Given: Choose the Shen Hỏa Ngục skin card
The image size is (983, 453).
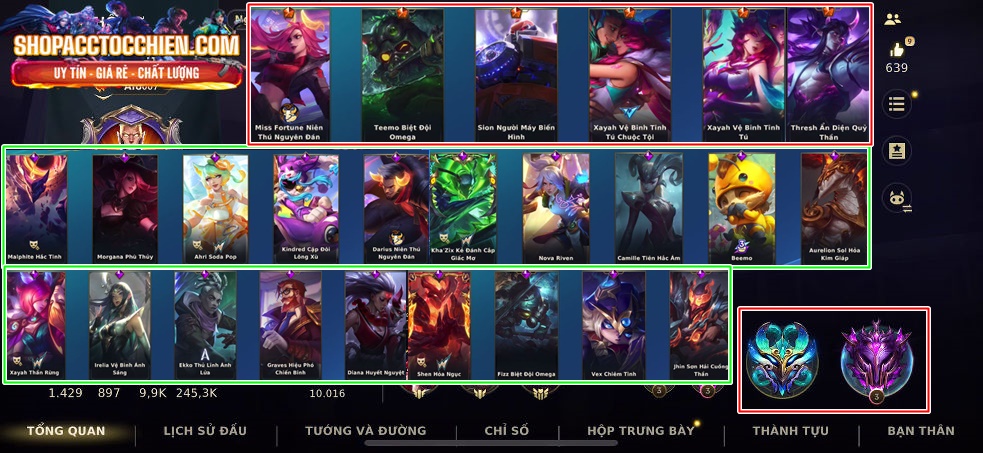Looking at the screenshot, I should pyautogui.click(x=438, y=325).
